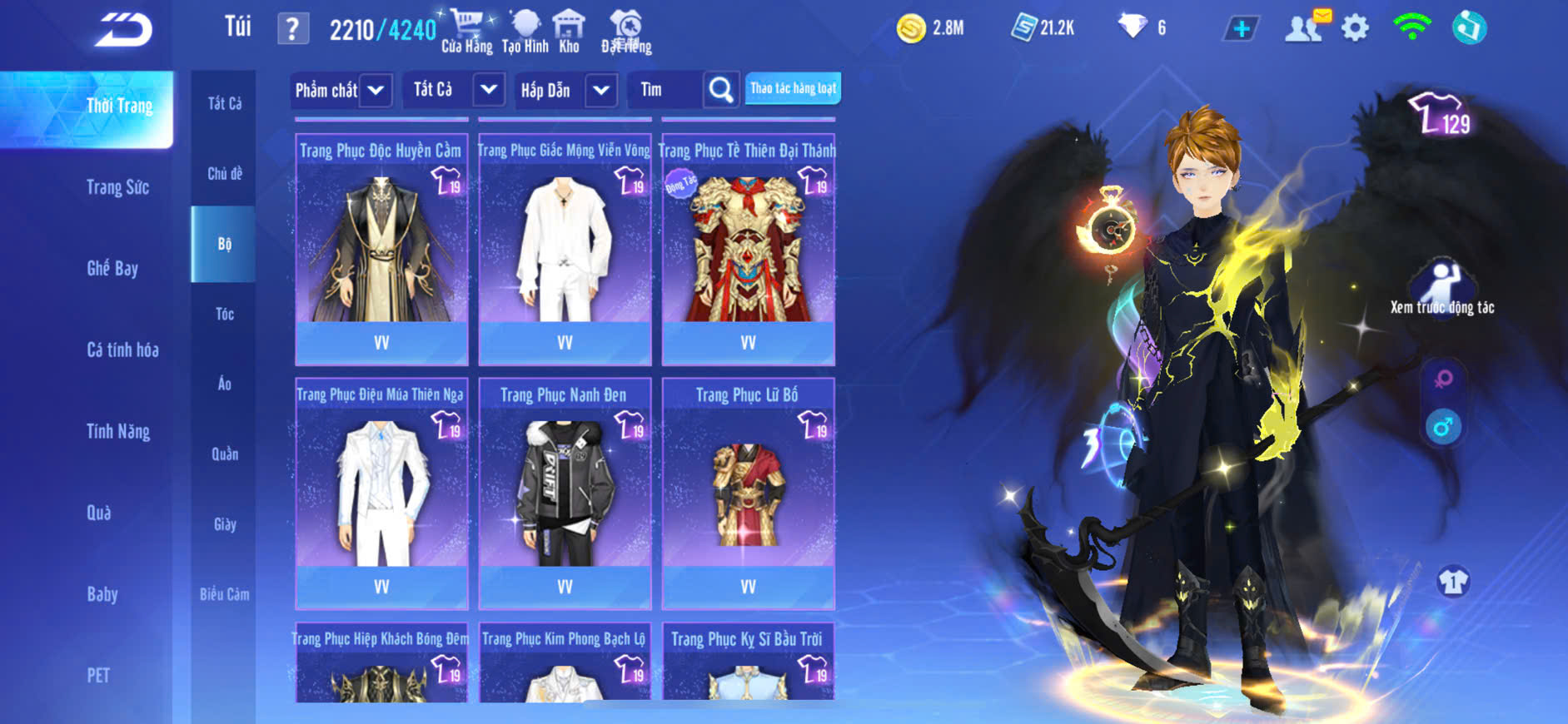Open the Kho storage icon
1568x724 pixels.
569,32
